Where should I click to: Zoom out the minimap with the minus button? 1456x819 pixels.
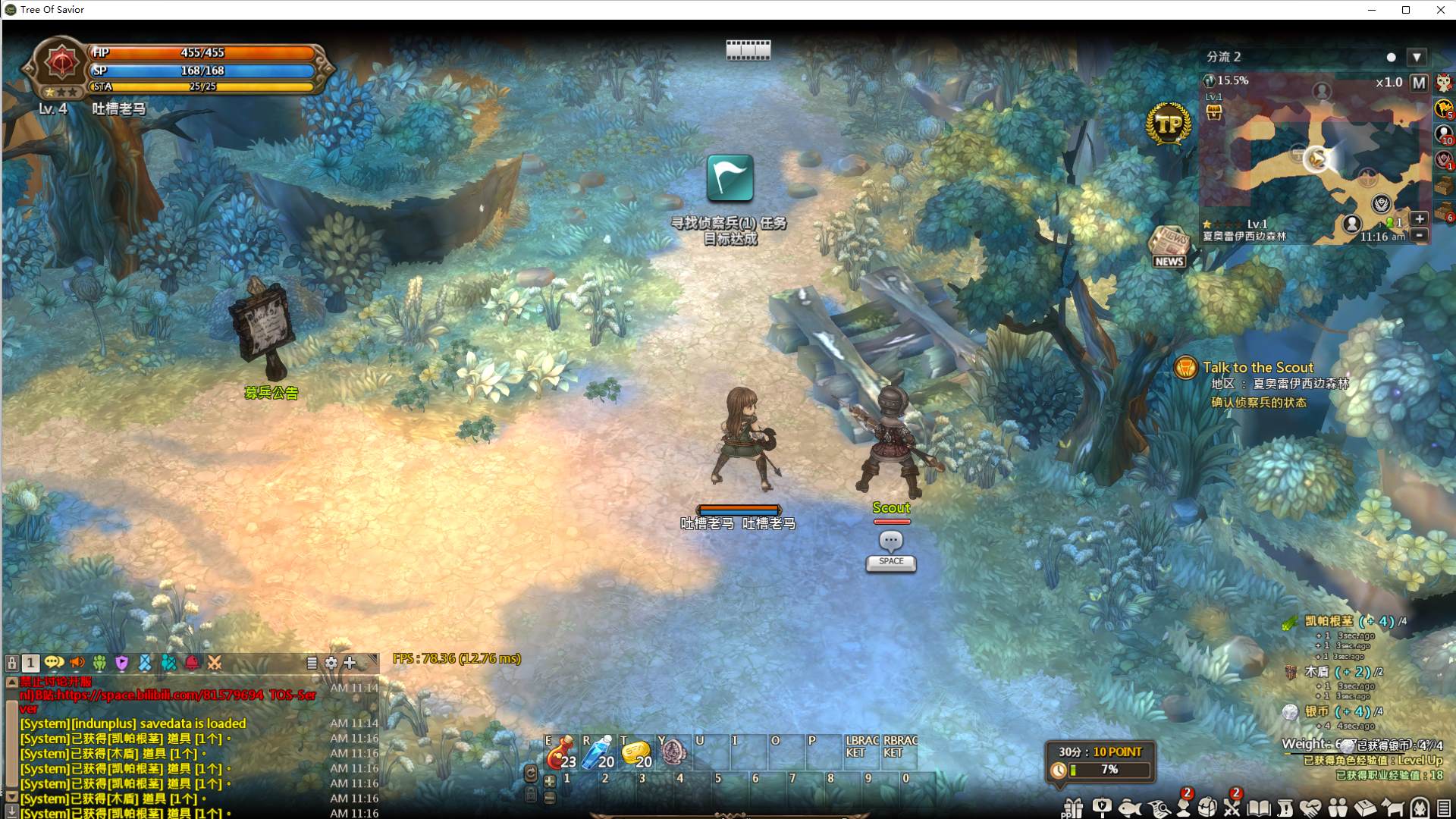pos(1420,235)
